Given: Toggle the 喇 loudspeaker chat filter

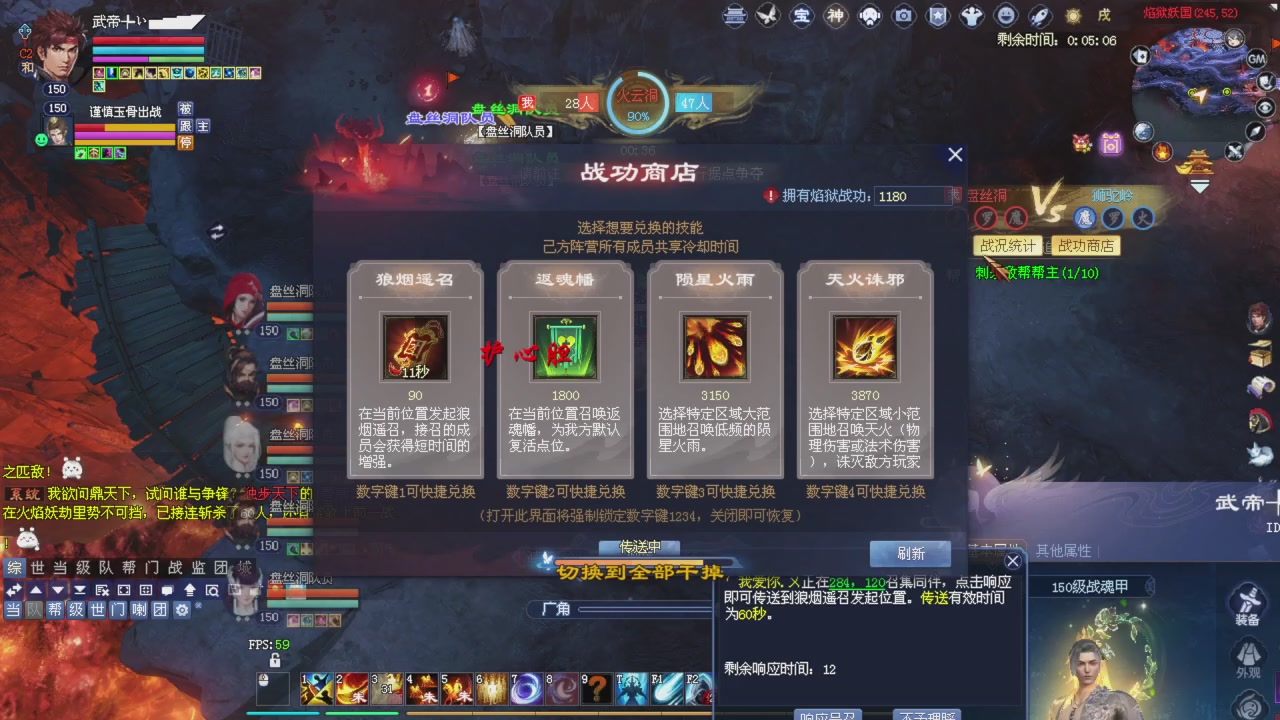Looking at the screenshot, I should point(139,610).
